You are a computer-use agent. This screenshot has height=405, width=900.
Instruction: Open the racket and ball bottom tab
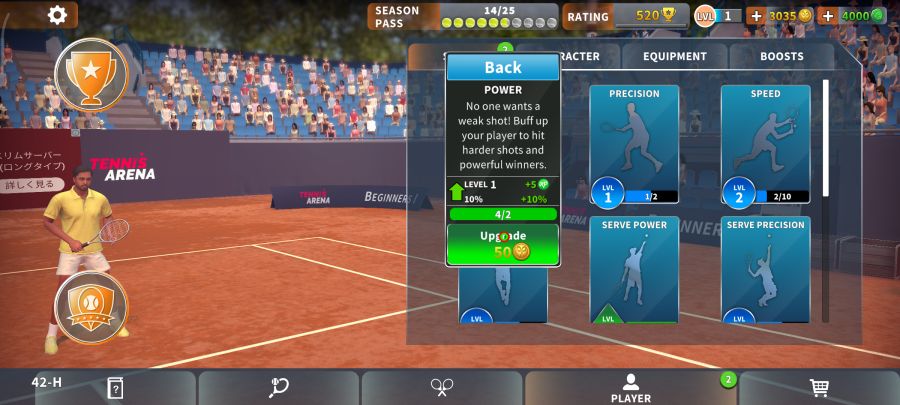279,388
